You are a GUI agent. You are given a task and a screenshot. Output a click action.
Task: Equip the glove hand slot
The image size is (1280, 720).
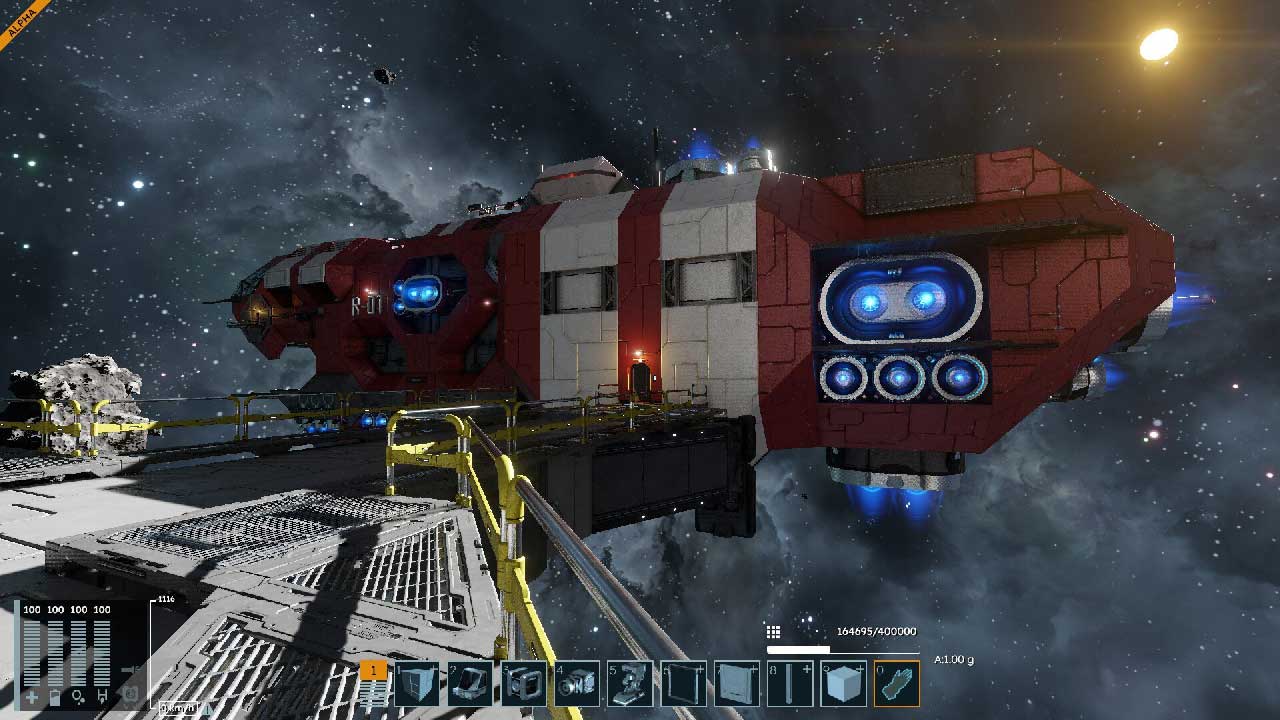(897, 684)
